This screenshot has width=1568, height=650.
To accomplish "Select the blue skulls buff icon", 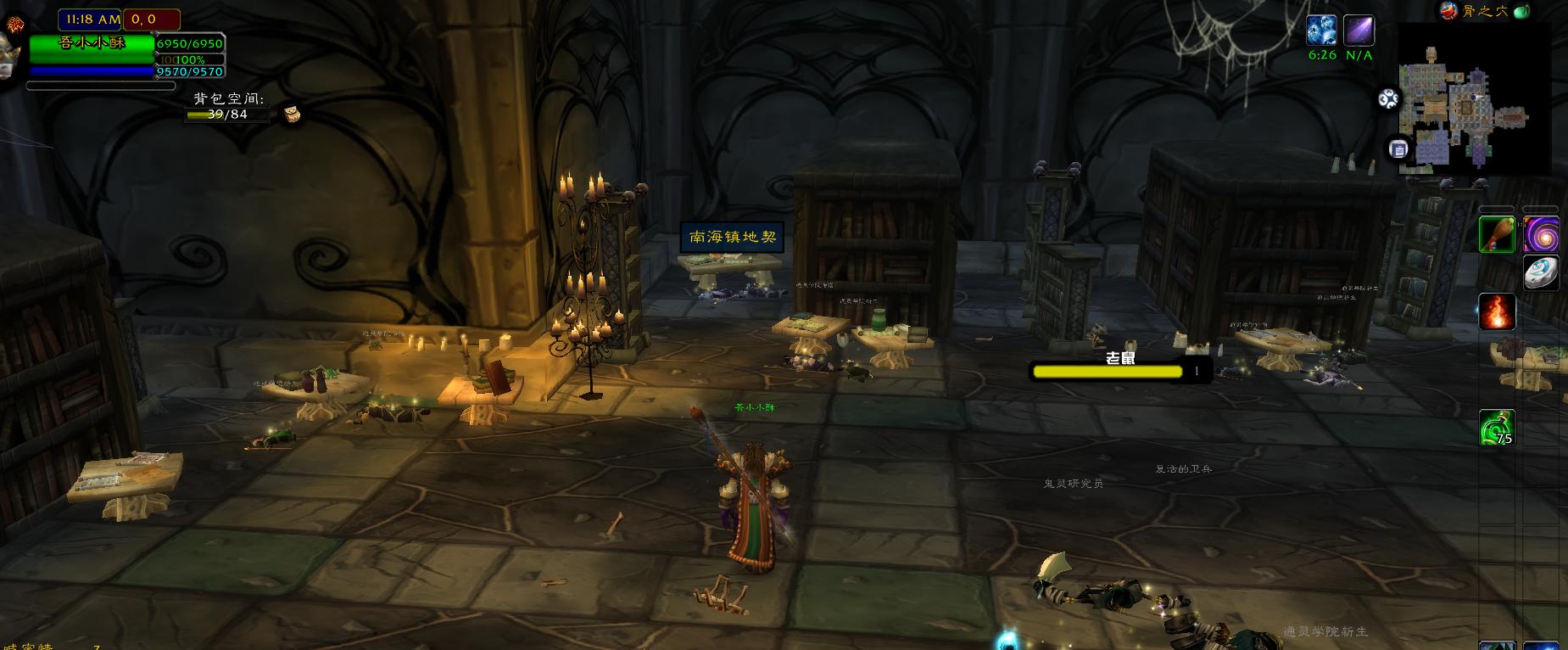I will (1321, 31).
